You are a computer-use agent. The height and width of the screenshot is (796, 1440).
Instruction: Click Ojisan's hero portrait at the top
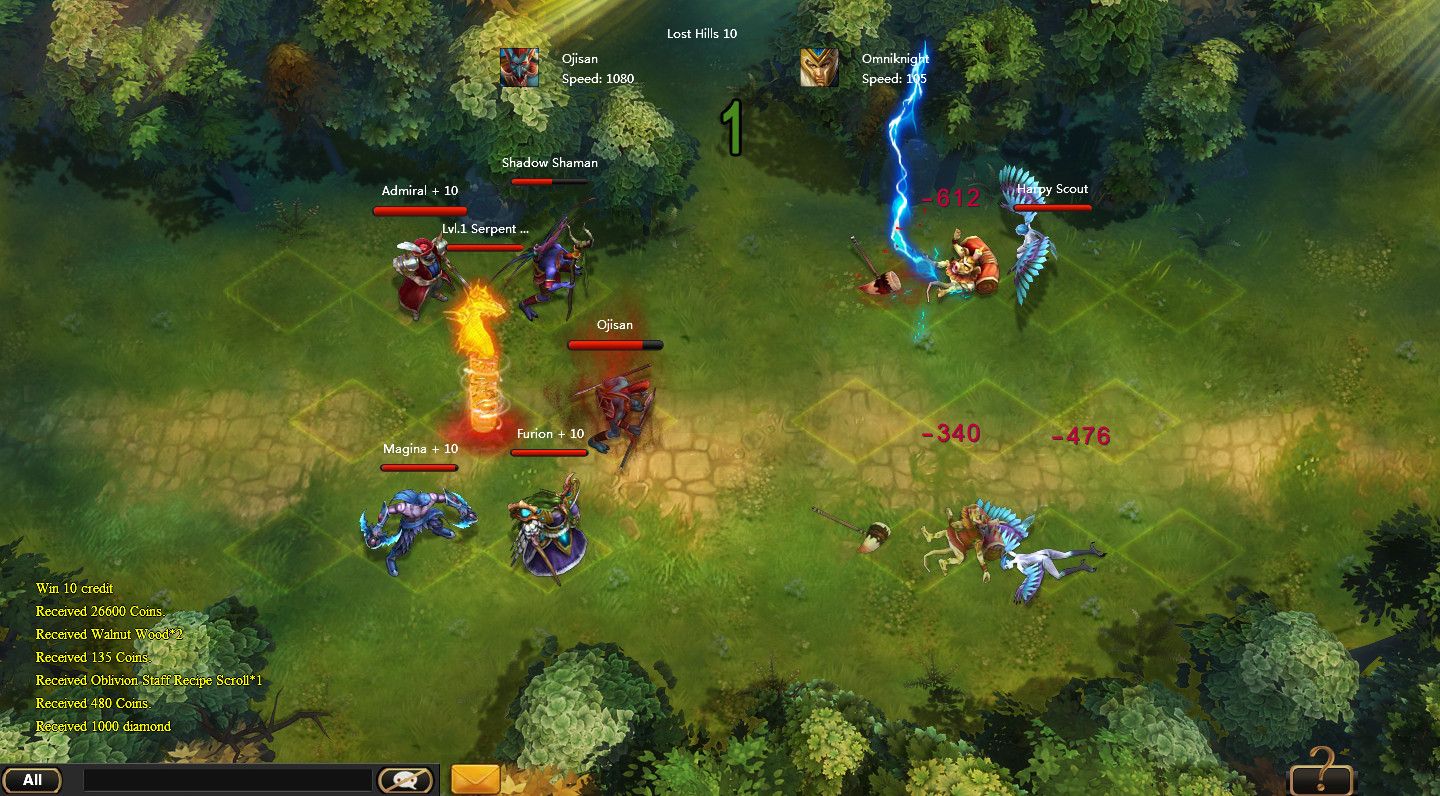tap(520, 67)
